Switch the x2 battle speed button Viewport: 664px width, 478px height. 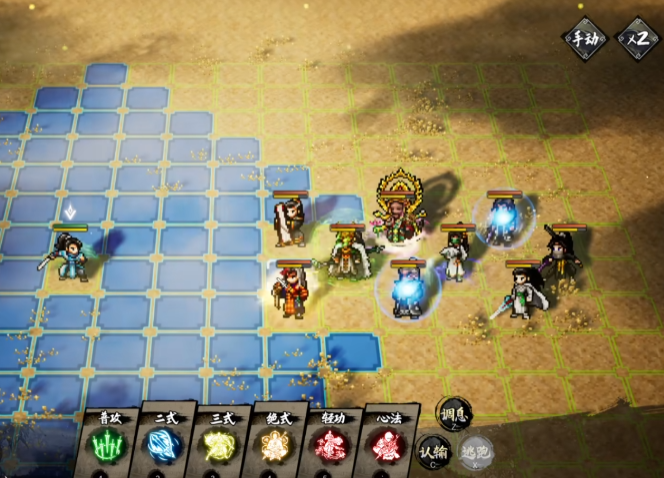[637, 40]
